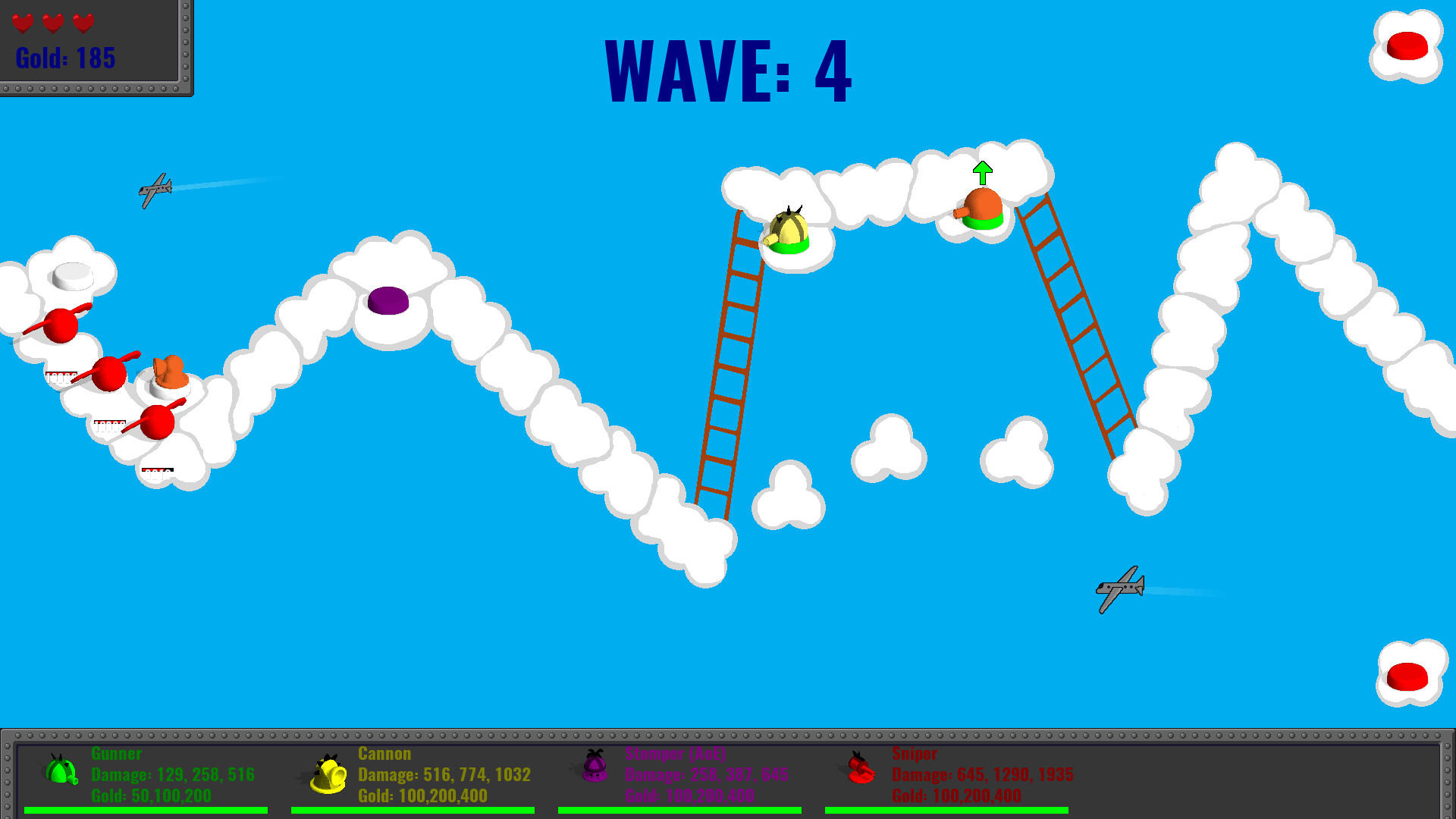Screen dimensions: 1456x819
Task: Click the yellow Cannon tower on the cloud
Action: 789,231
